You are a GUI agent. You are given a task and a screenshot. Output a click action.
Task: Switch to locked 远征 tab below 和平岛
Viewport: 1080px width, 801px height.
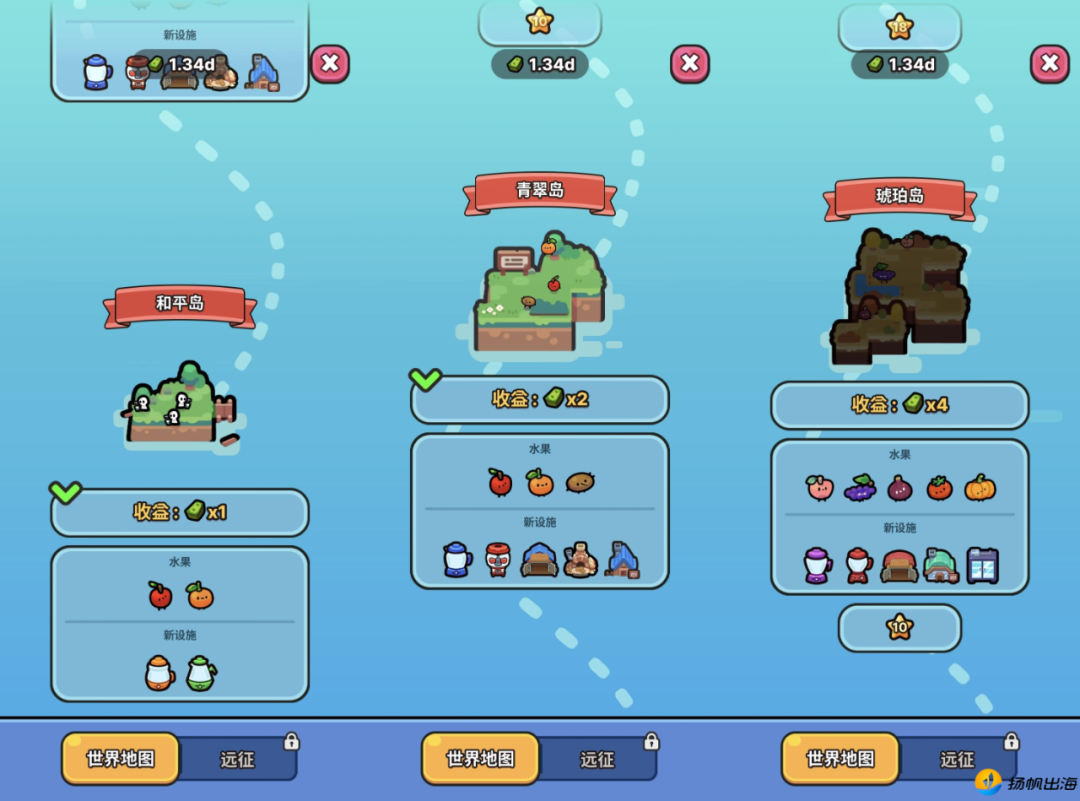[238, 760]
